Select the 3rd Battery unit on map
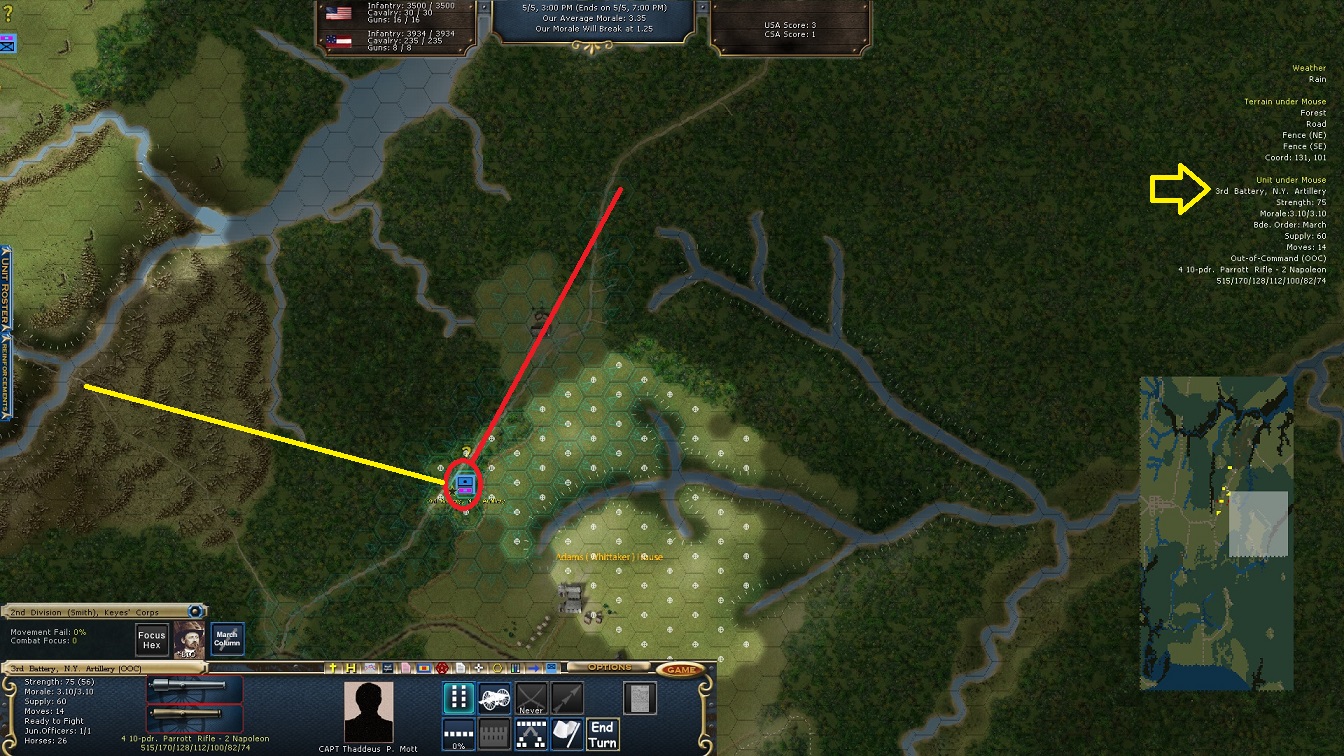Screen dimensions: 1344x756 coord(464,485)
